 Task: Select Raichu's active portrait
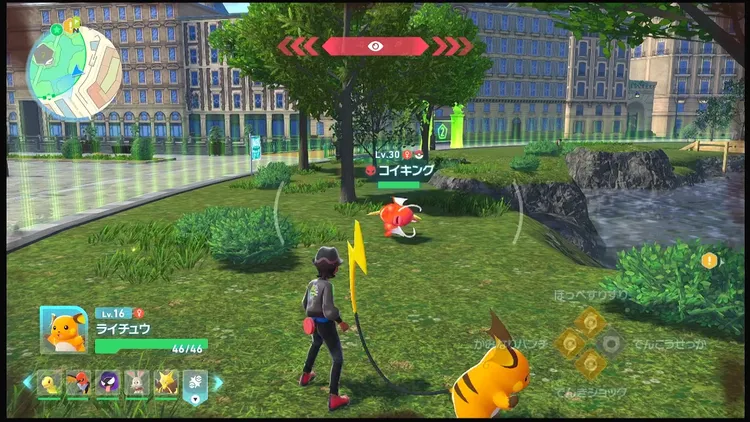click(x=64, y=329)
